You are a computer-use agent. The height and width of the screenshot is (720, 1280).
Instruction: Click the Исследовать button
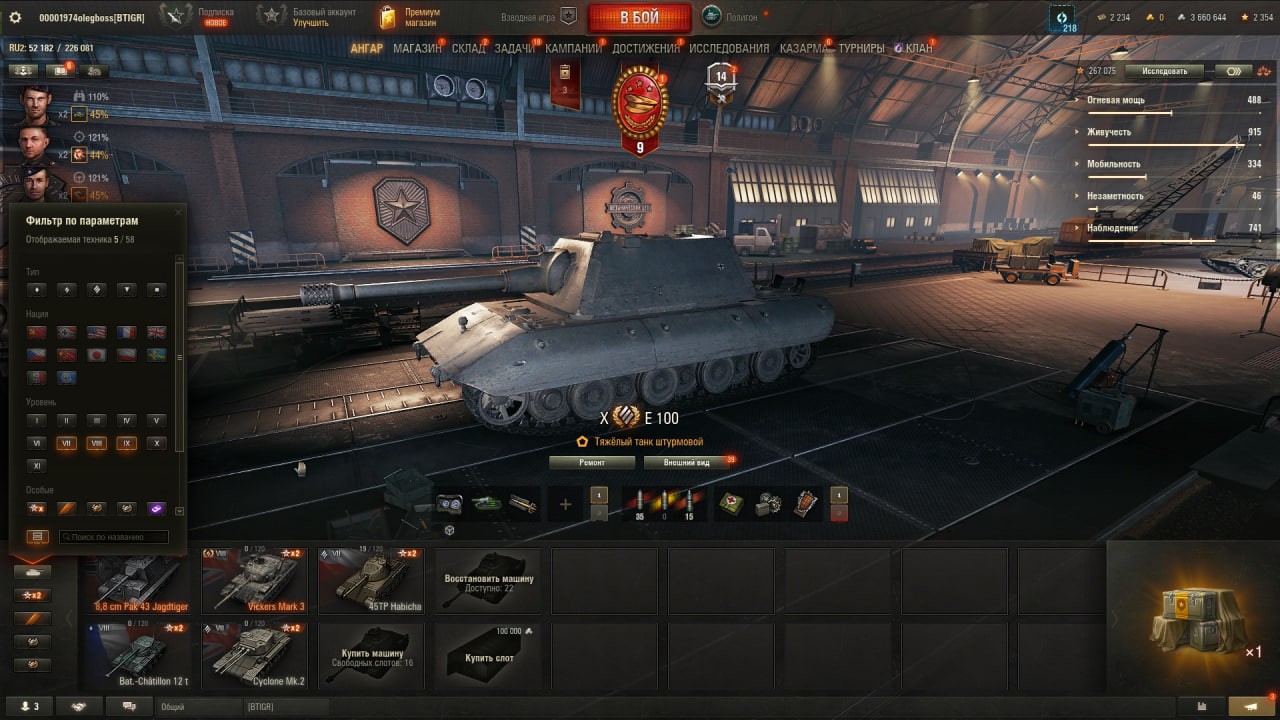(1164, 71)
